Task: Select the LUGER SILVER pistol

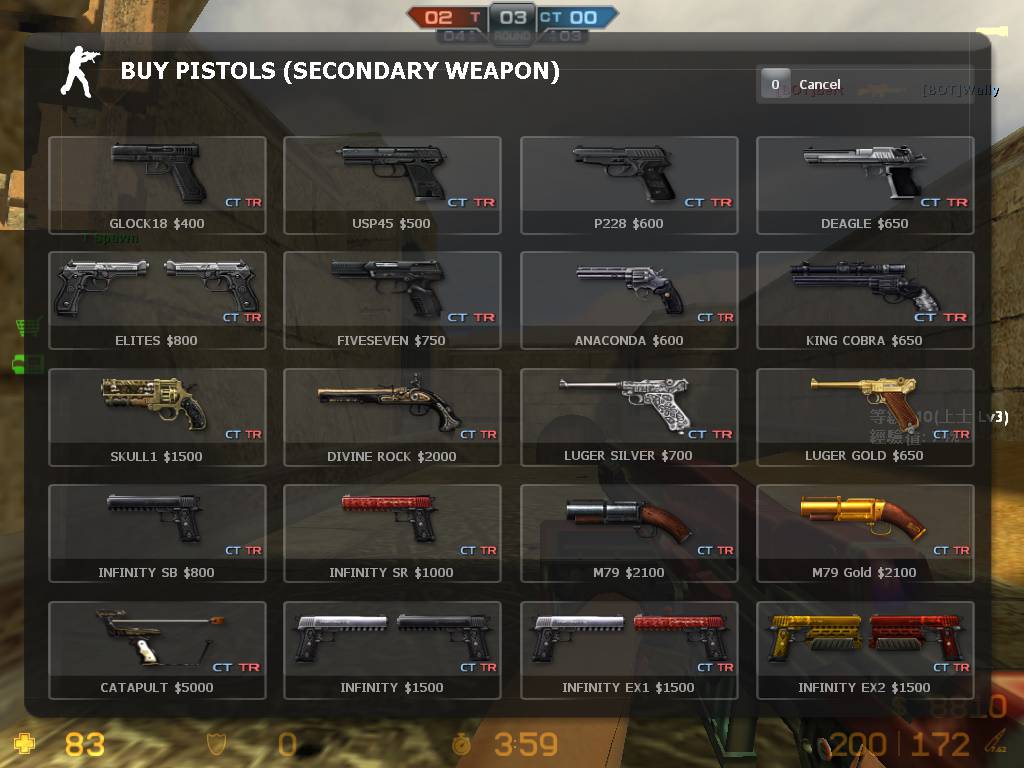Action: pos(629,417)
